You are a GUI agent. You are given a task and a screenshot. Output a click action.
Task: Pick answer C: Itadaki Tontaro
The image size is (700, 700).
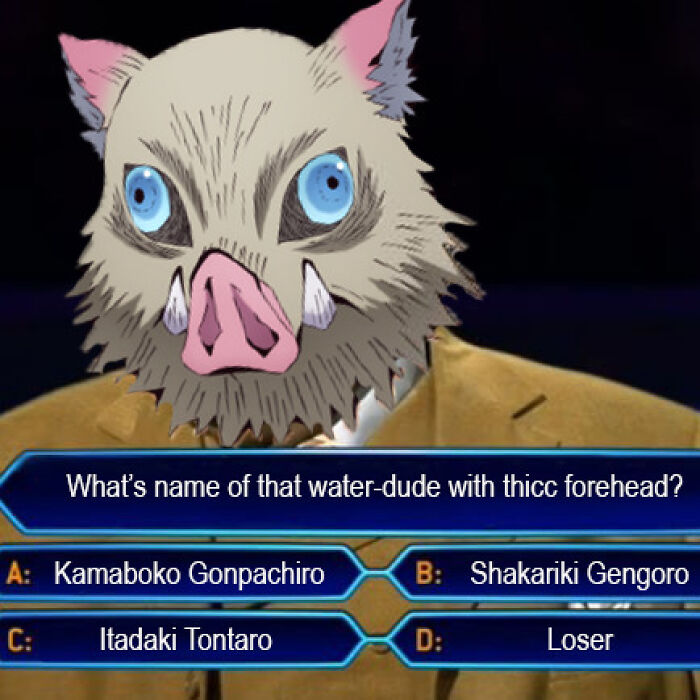pos(185,640)
